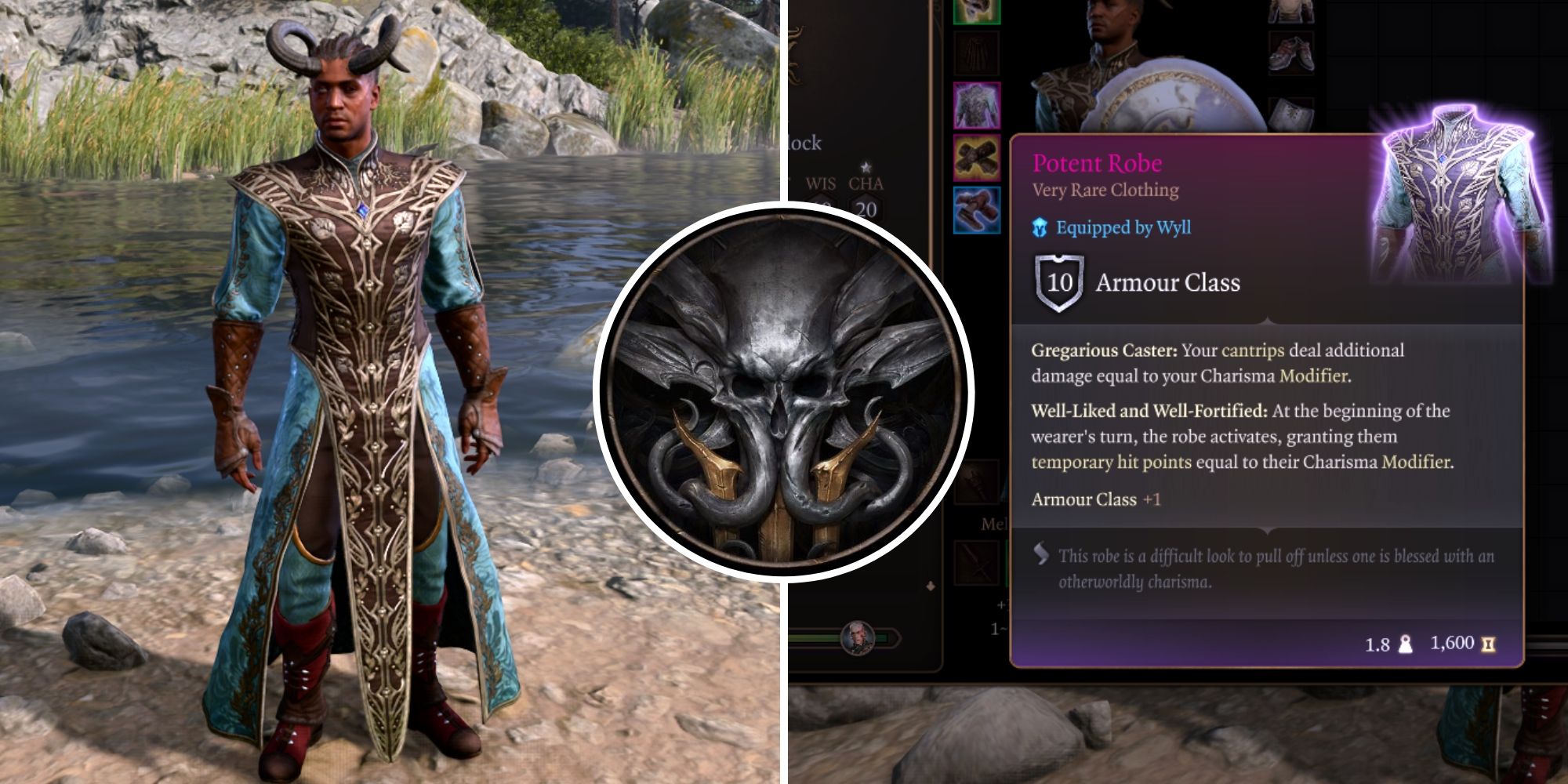The height and width of the screenshot is (784, 1568).
Task: Click the blue helmet Equipped by Wyll icon
Action: tap(1040, 230)
